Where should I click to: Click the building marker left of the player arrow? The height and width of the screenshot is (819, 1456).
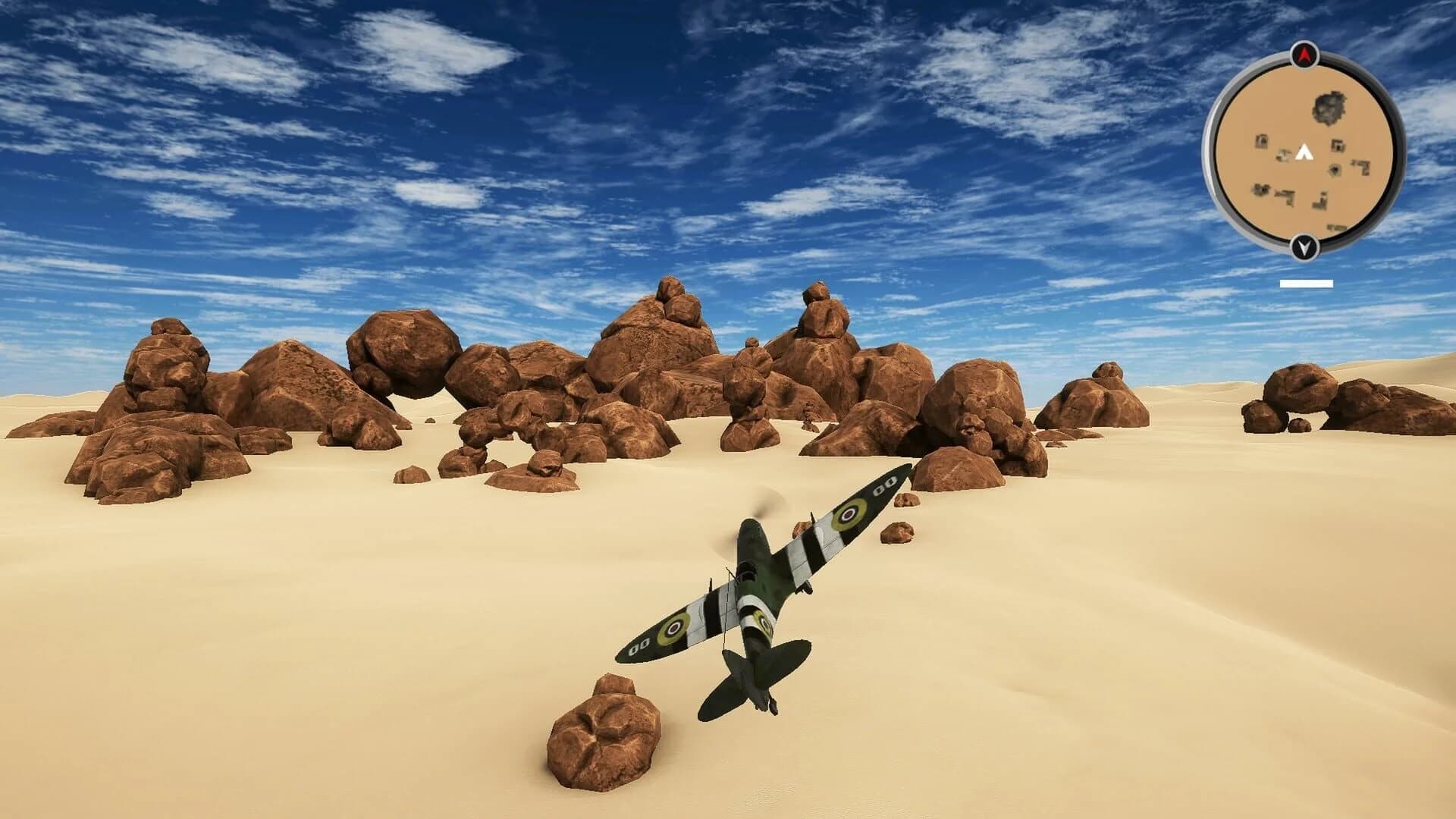tap(1260, 143)
